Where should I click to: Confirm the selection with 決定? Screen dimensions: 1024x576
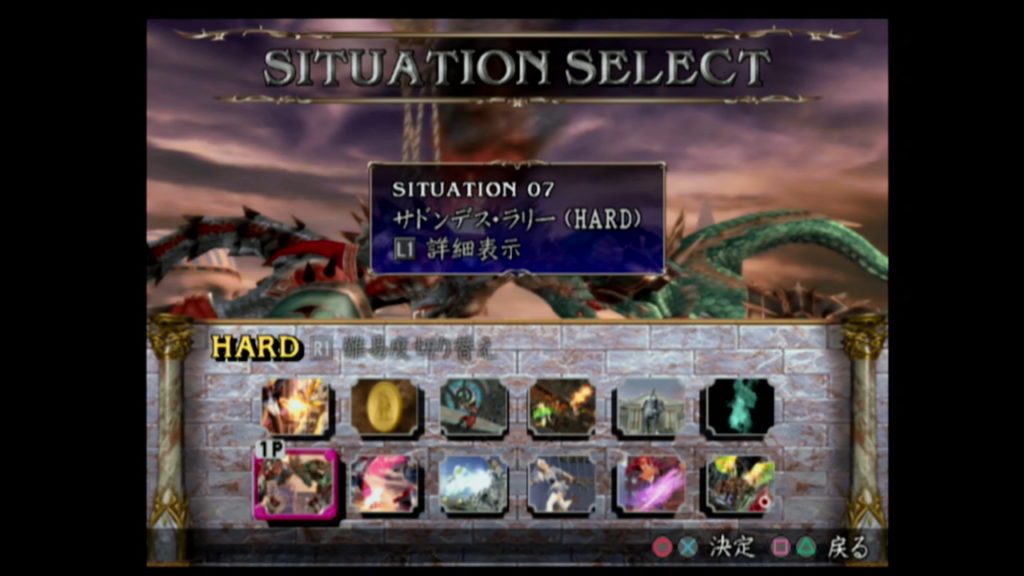[732, 547]
